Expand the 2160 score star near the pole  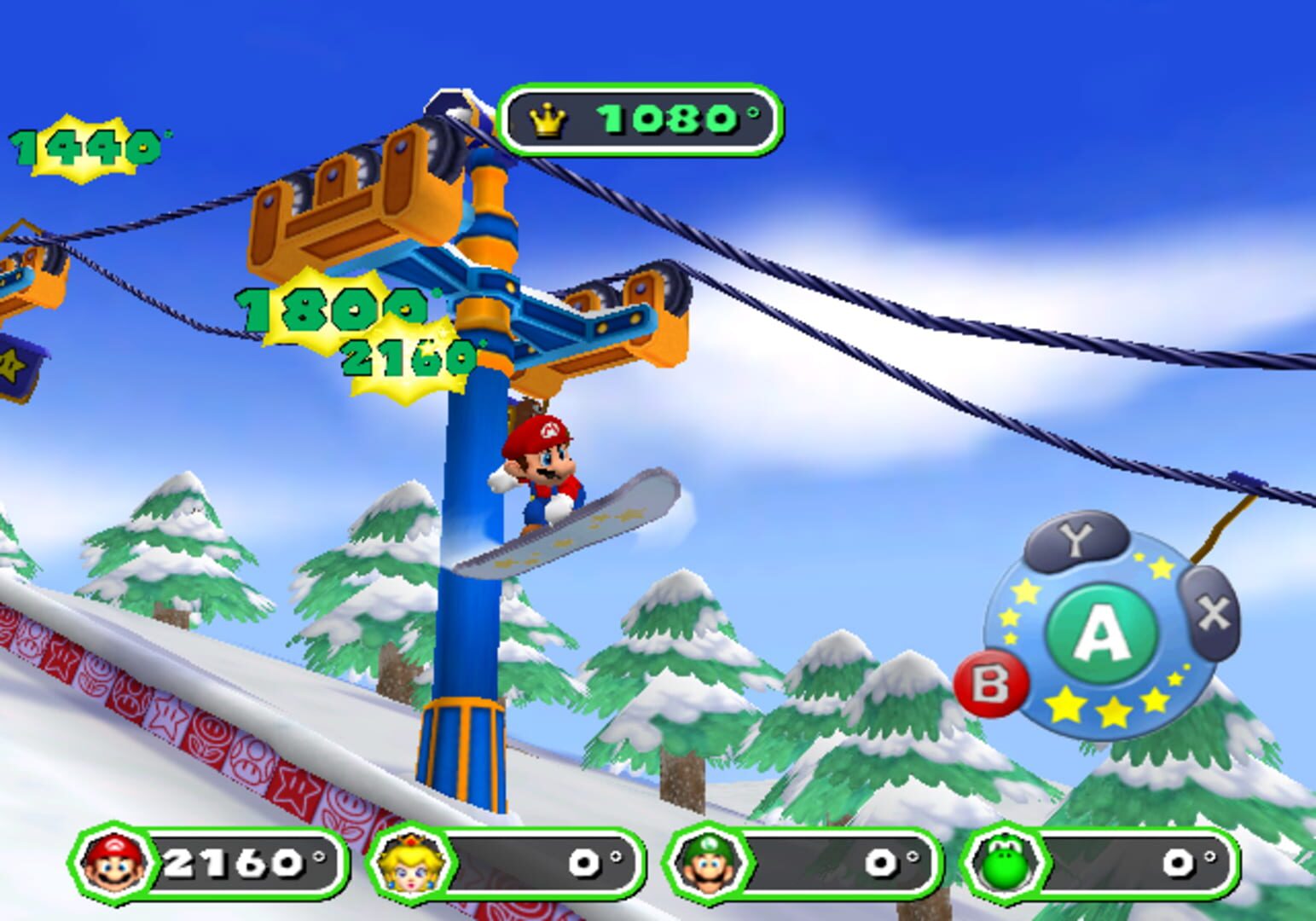[406, 357]
